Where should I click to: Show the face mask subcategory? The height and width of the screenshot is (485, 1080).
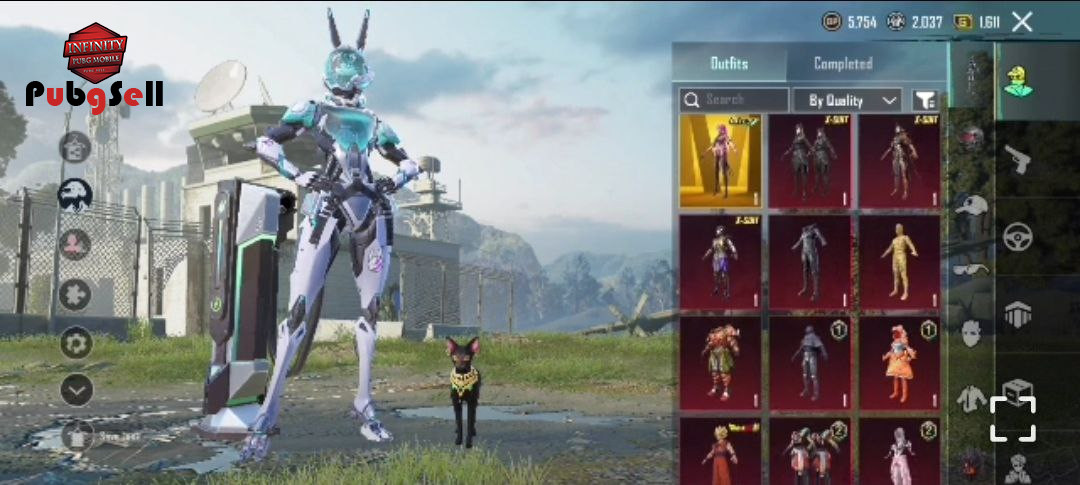(969, 332)
